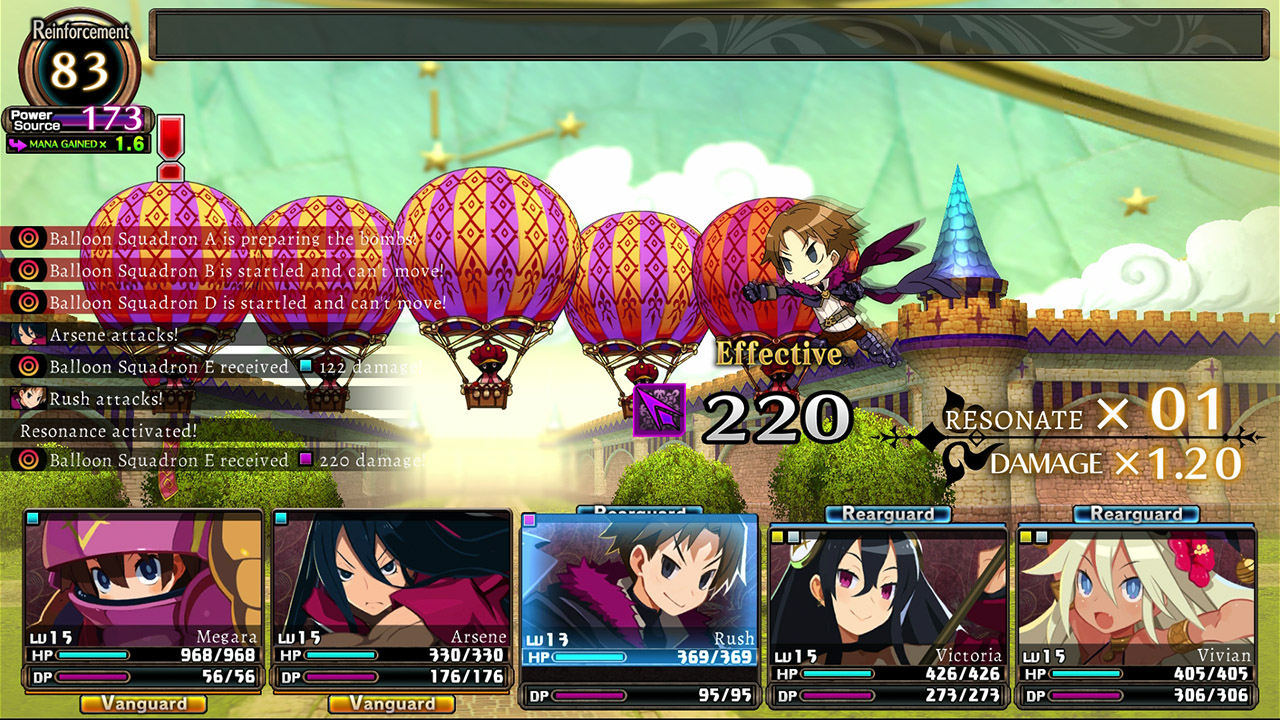This screenshot has height=720, width=1280.
Task: Select the red enemy eye icon beside Balloon Squadron A message
Action: (x=27, y=239)
